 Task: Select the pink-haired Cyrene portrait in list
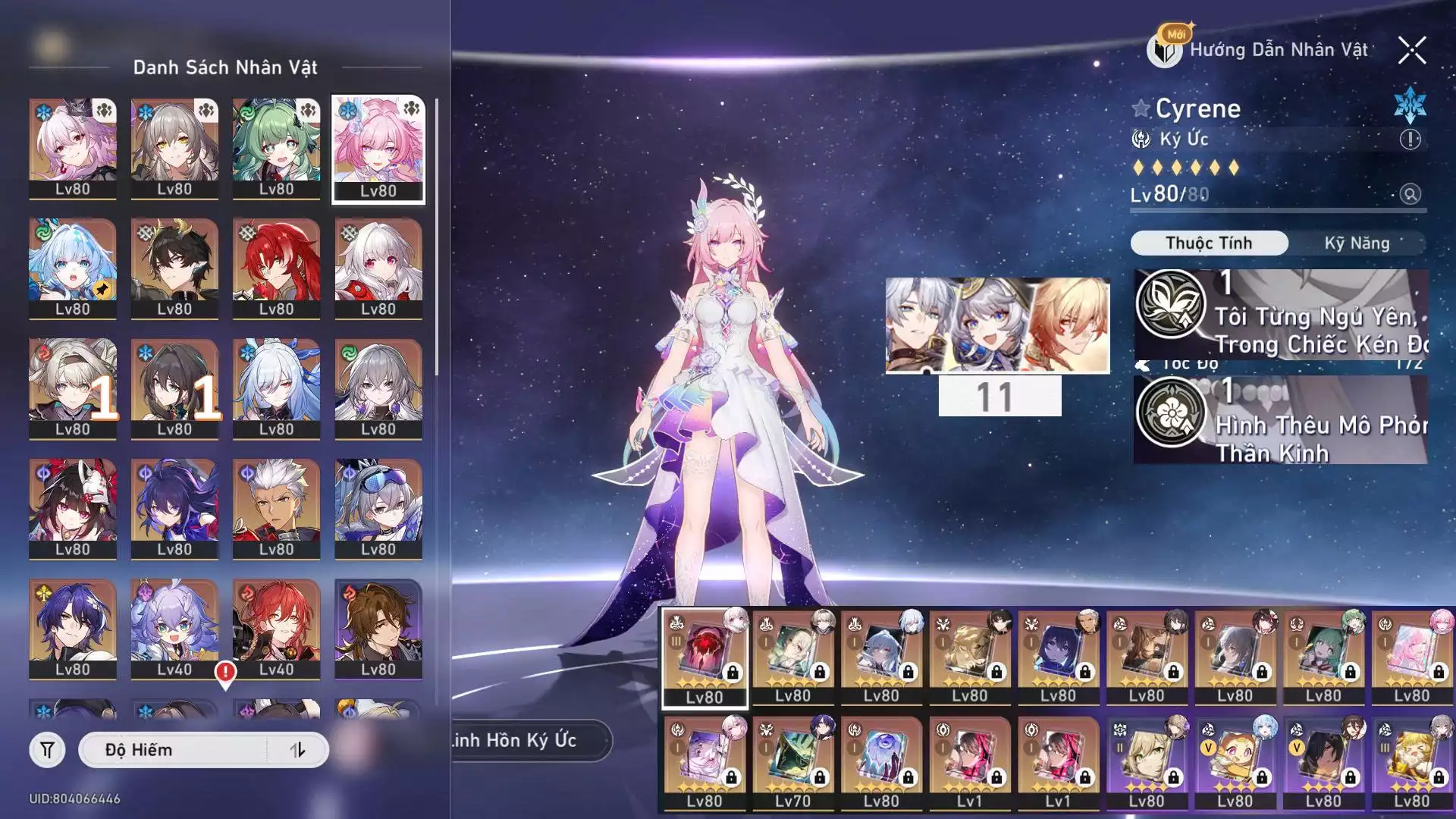click(378, 149)
